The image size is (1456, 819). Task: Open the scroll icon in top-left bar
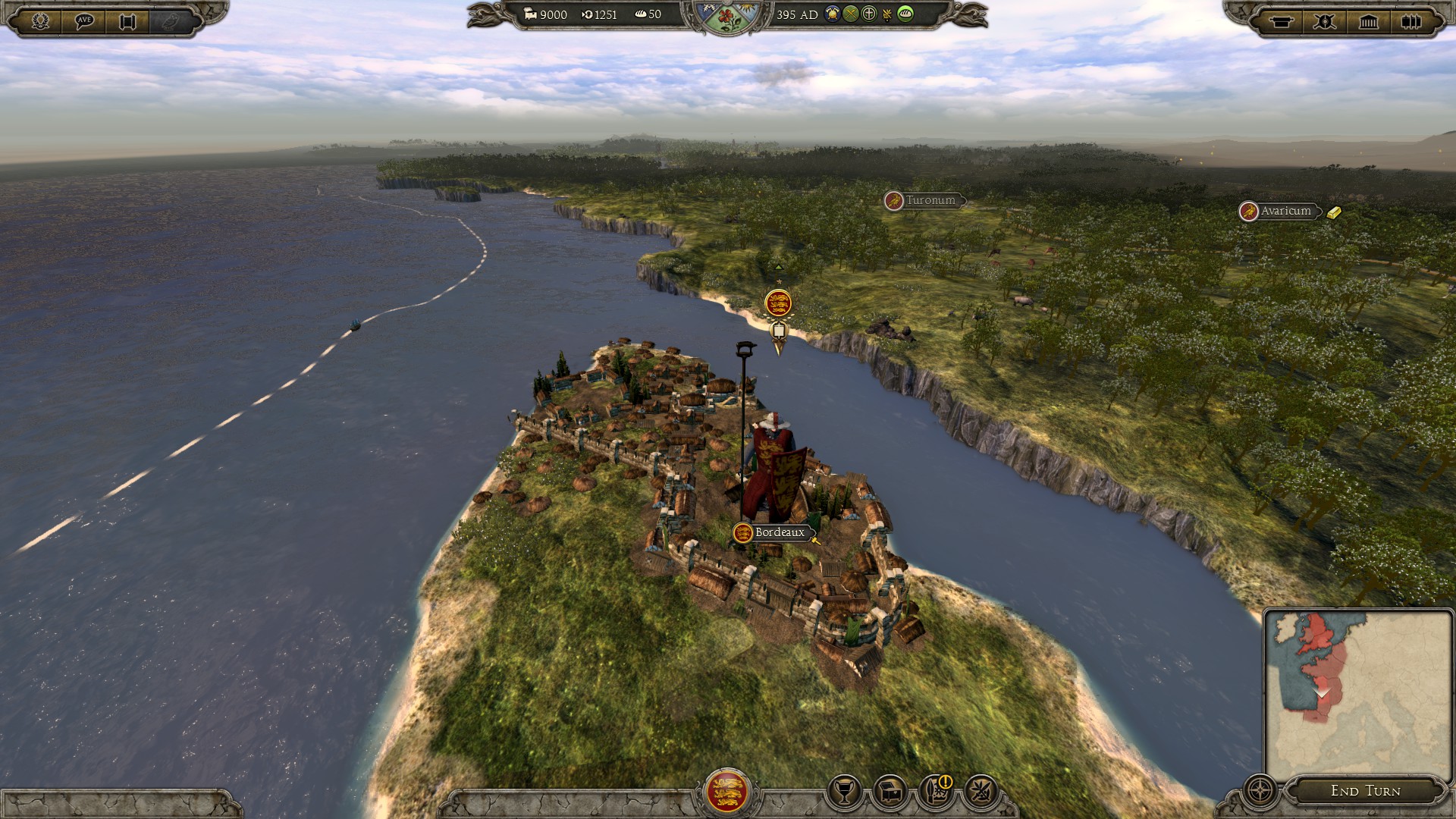(127, 20)
